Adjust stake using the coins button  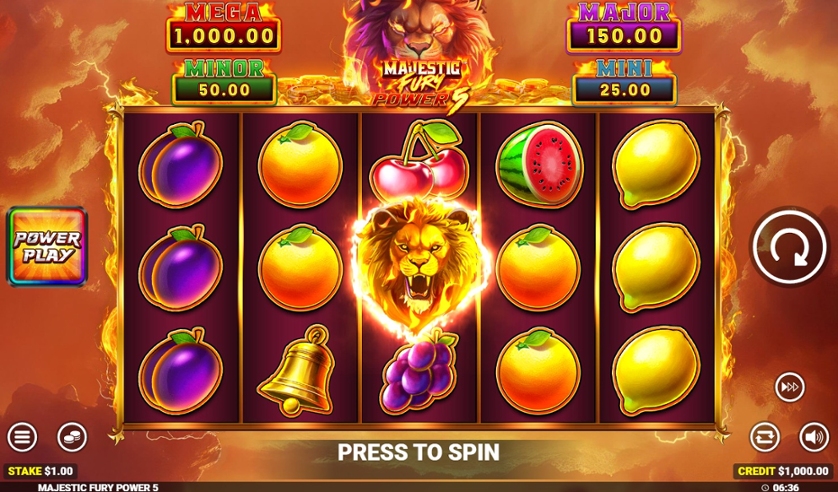click(x=72, y=437)
